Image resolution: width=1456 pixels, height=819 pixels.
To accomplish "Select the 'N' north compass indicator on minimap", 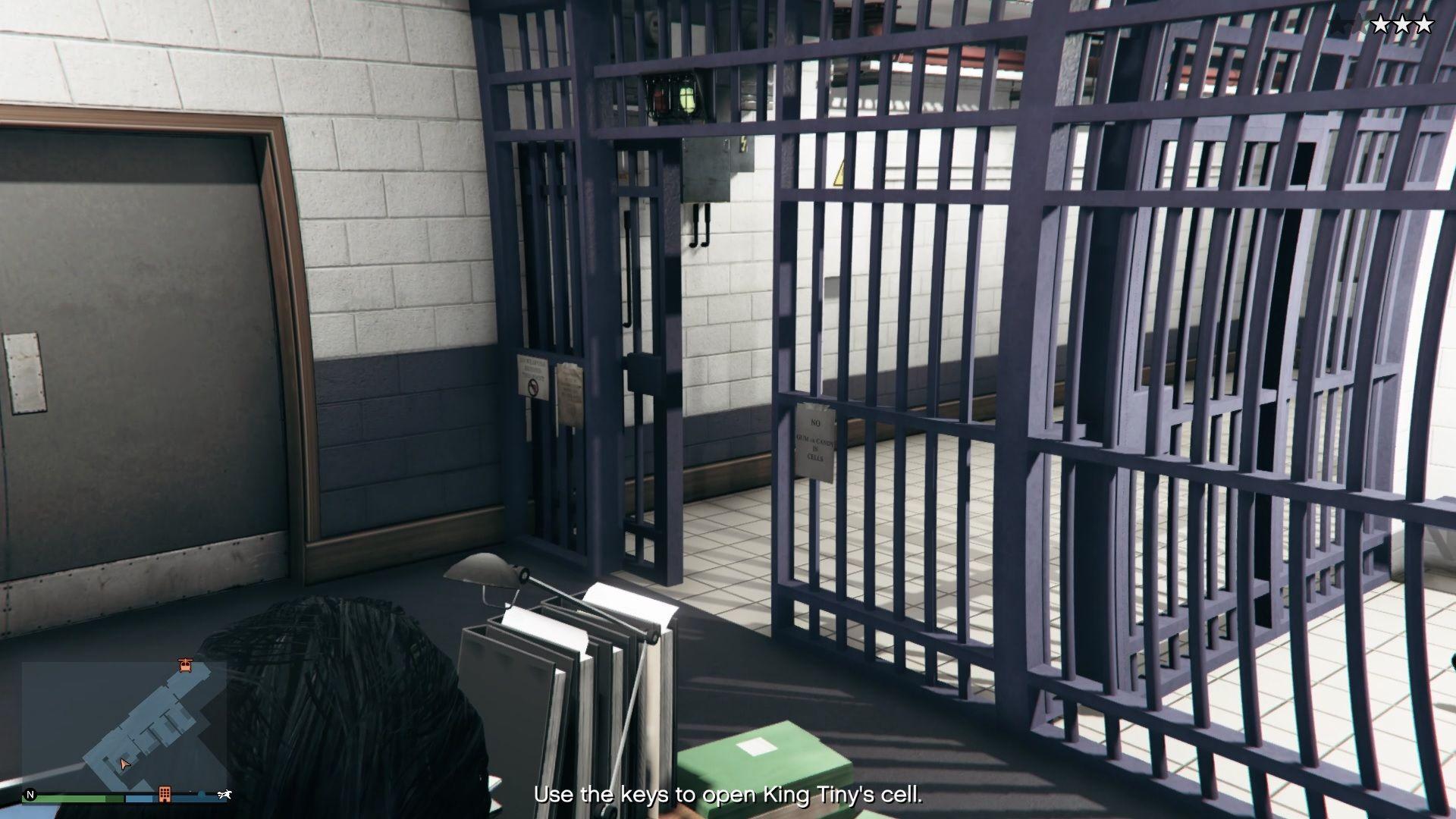I will click(x=29, y=795).
